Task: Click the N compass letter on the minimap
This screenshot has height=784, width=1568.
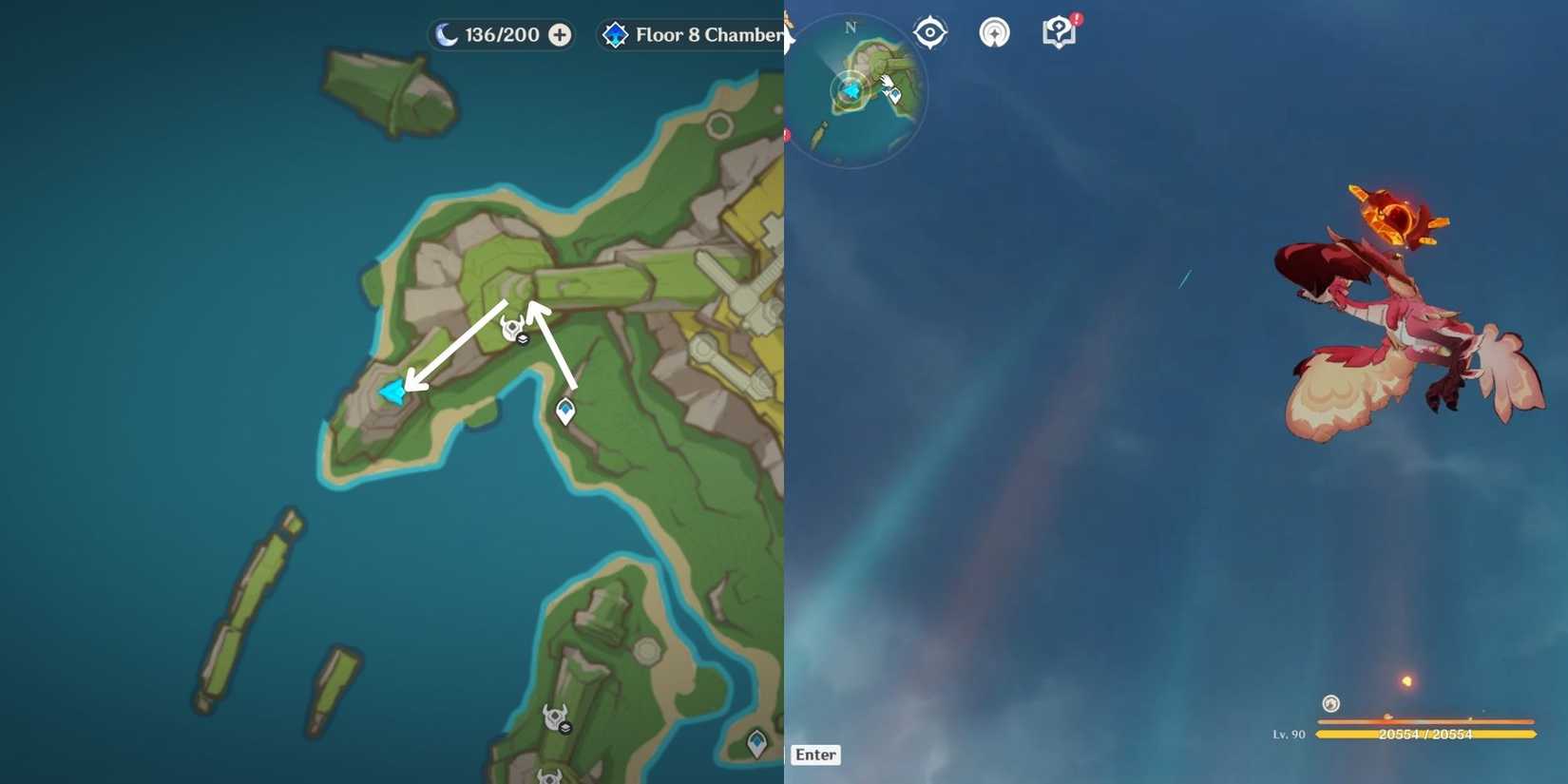Action: [851, 29]
